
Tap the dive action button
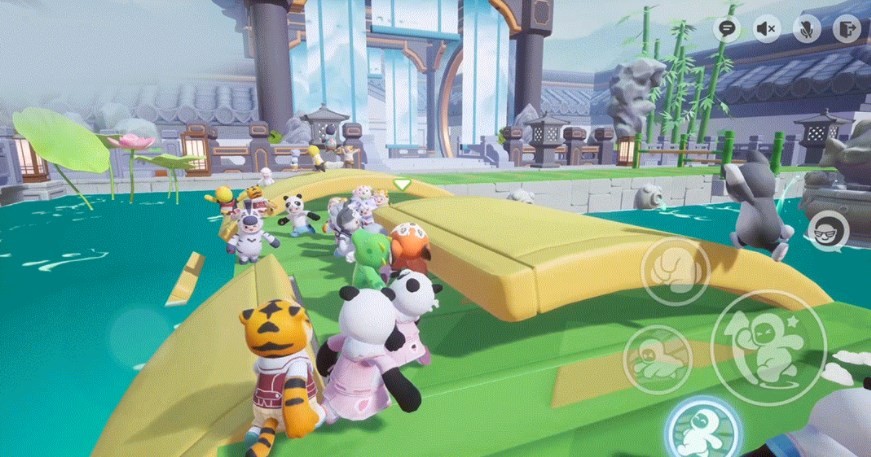[x=659, y=359]
